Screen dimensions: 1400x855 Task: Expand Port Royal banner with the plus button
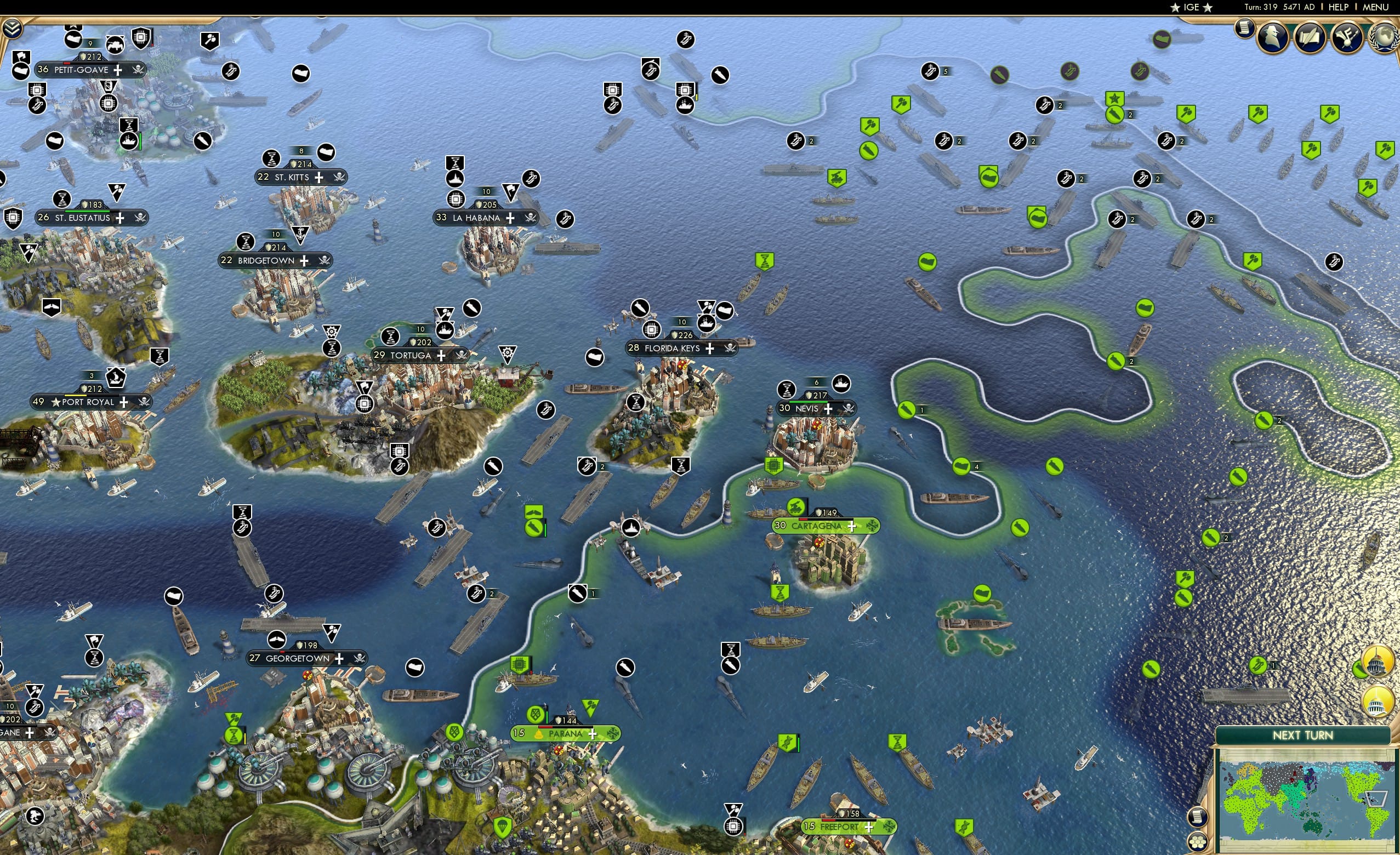[x=126, y=402]
